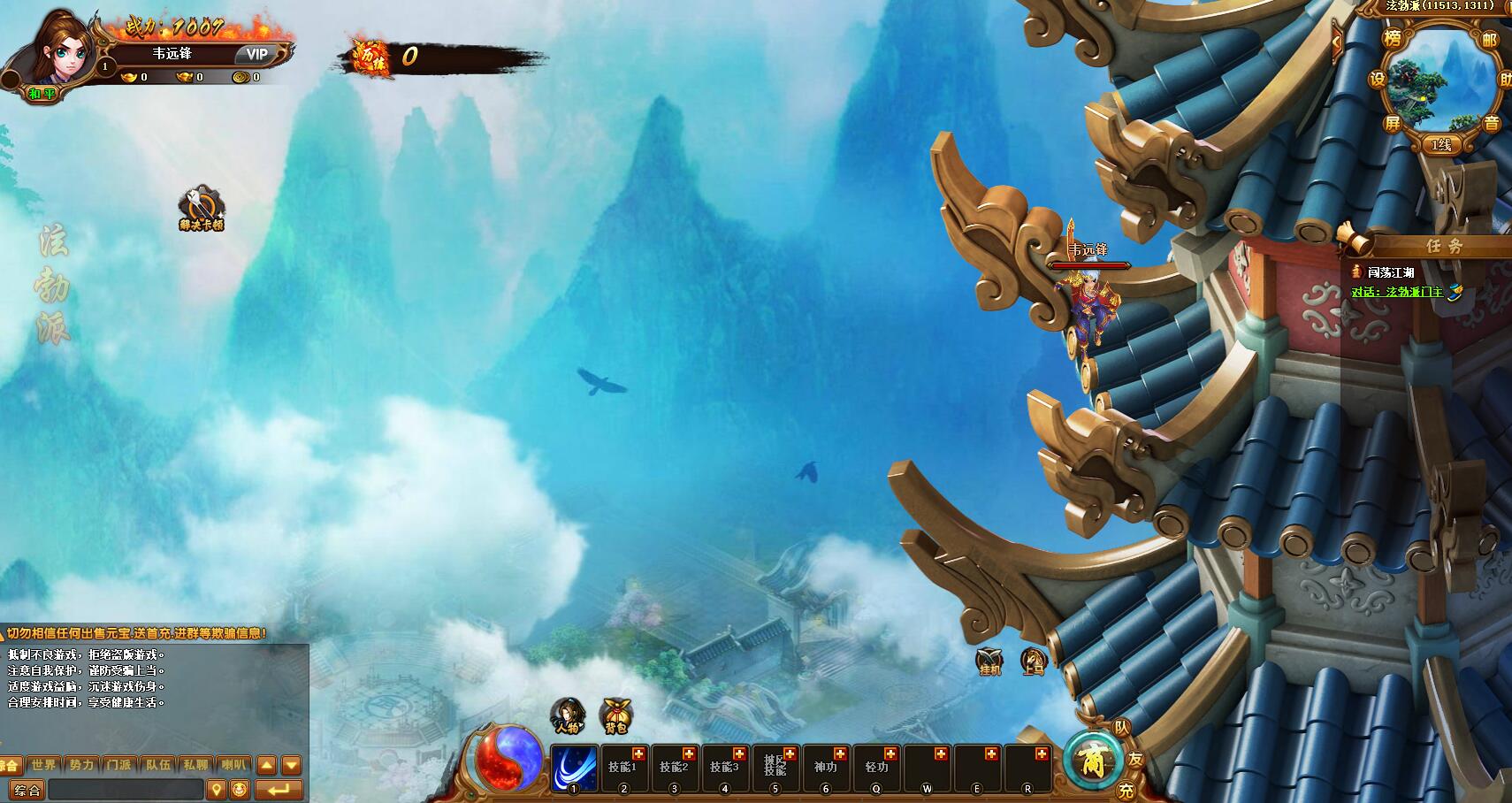The width and height of the screenshot is (1512, 803).
Task: Open the 榜 rankings button by minimap
Action: point(1393,38)
